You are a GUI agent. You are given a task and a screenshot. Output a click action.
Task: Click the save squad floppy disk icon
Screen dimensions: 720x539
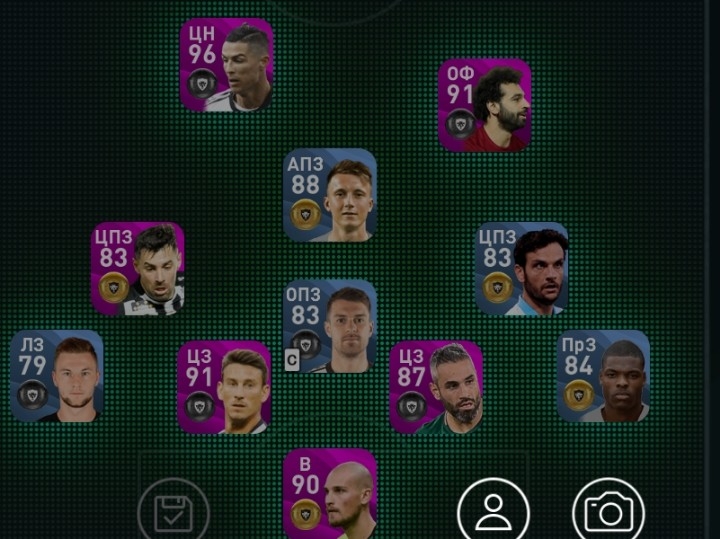pos(173,512)
